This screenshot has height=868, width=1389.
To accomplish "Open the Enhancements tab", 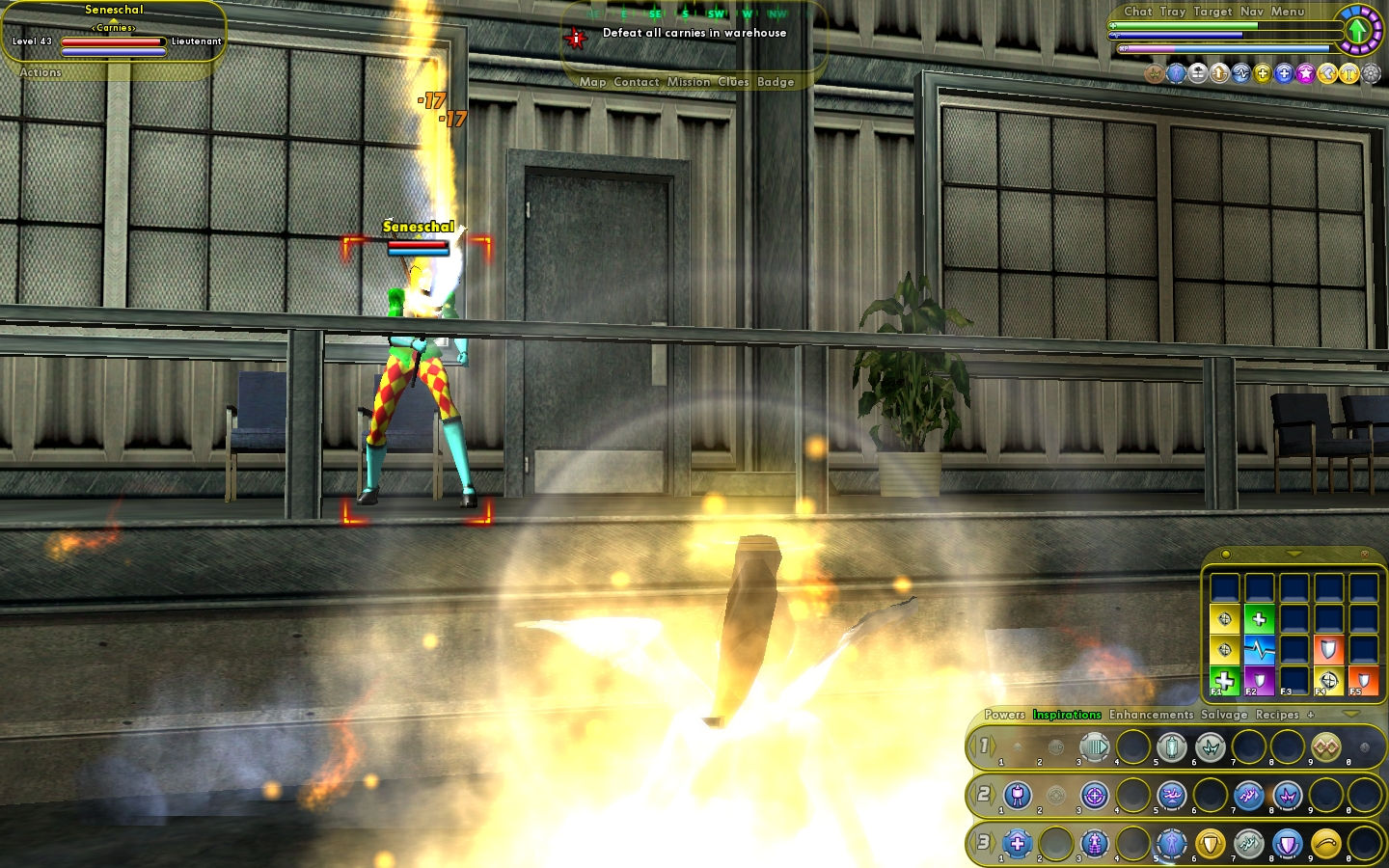I will 1151,715.
